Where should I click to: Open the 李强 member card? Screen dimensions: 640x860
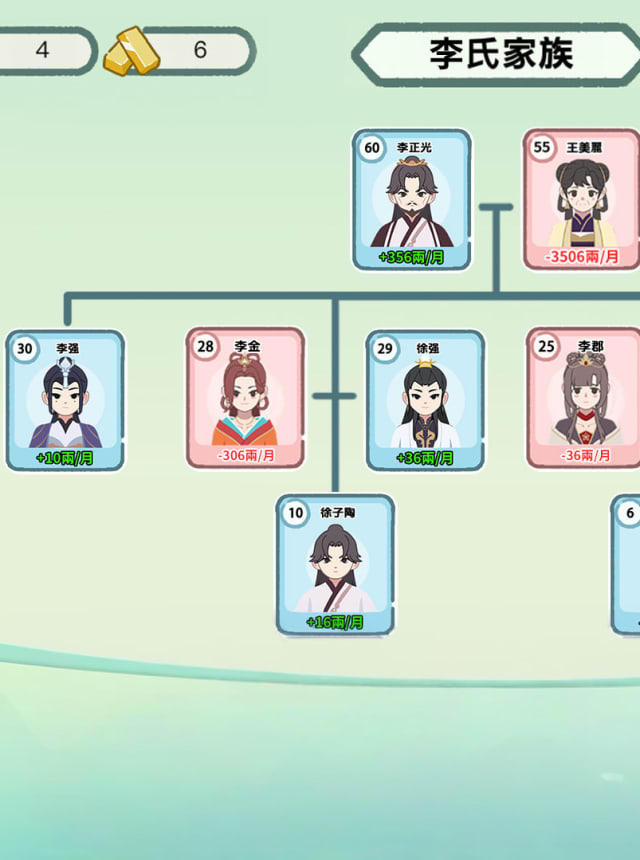[x=65, y=400]
